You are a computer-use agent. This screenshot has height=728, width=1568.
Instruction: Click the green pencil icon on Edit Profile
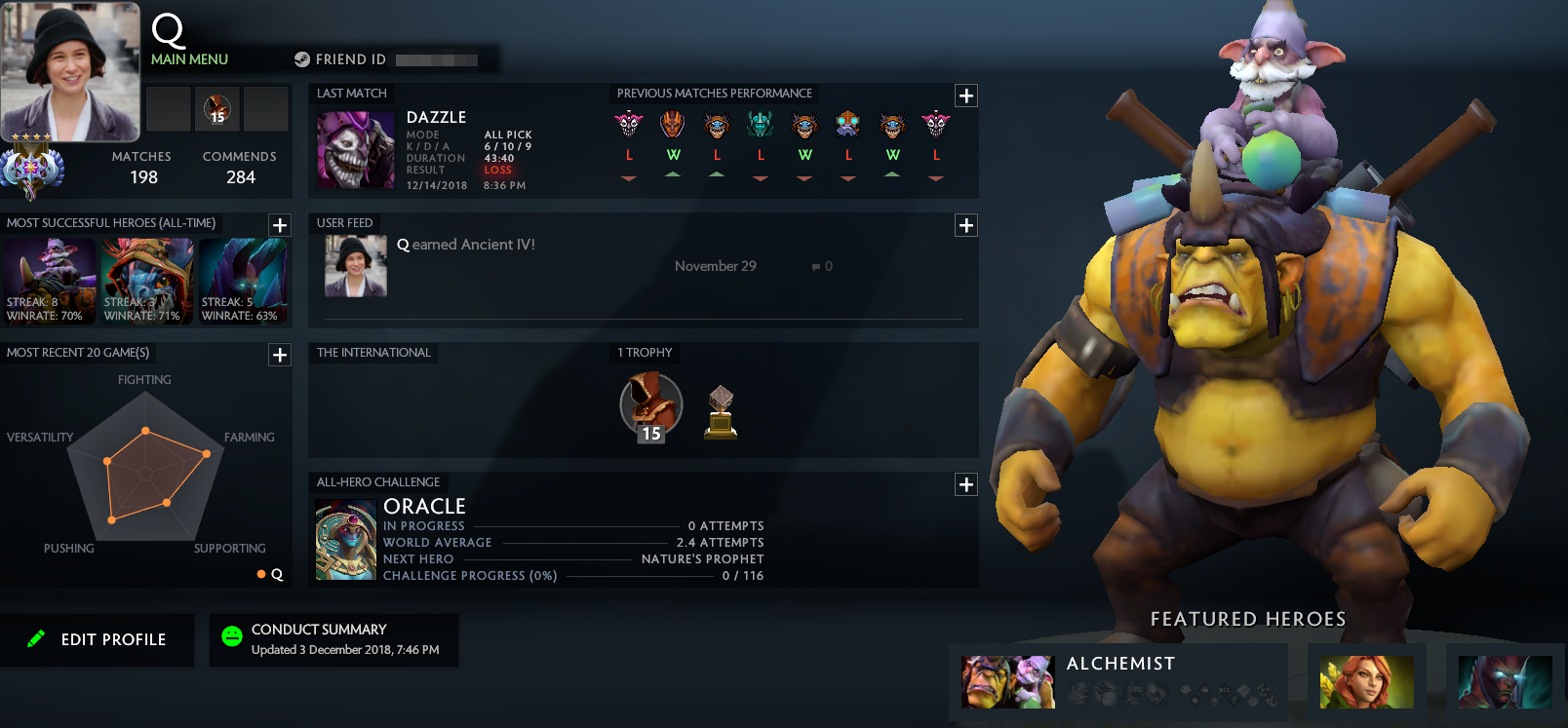tap(36, 639)
